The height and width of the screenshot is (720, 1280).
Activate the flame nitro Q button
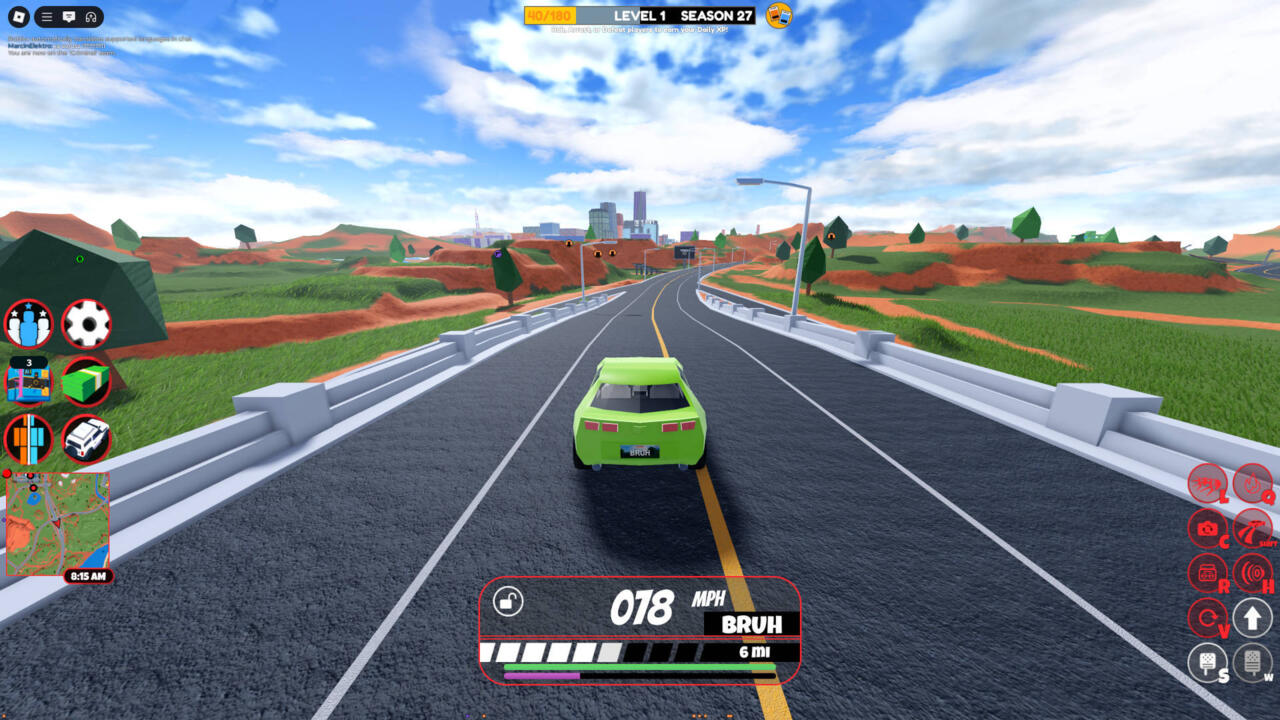(x=1252, y=483)
